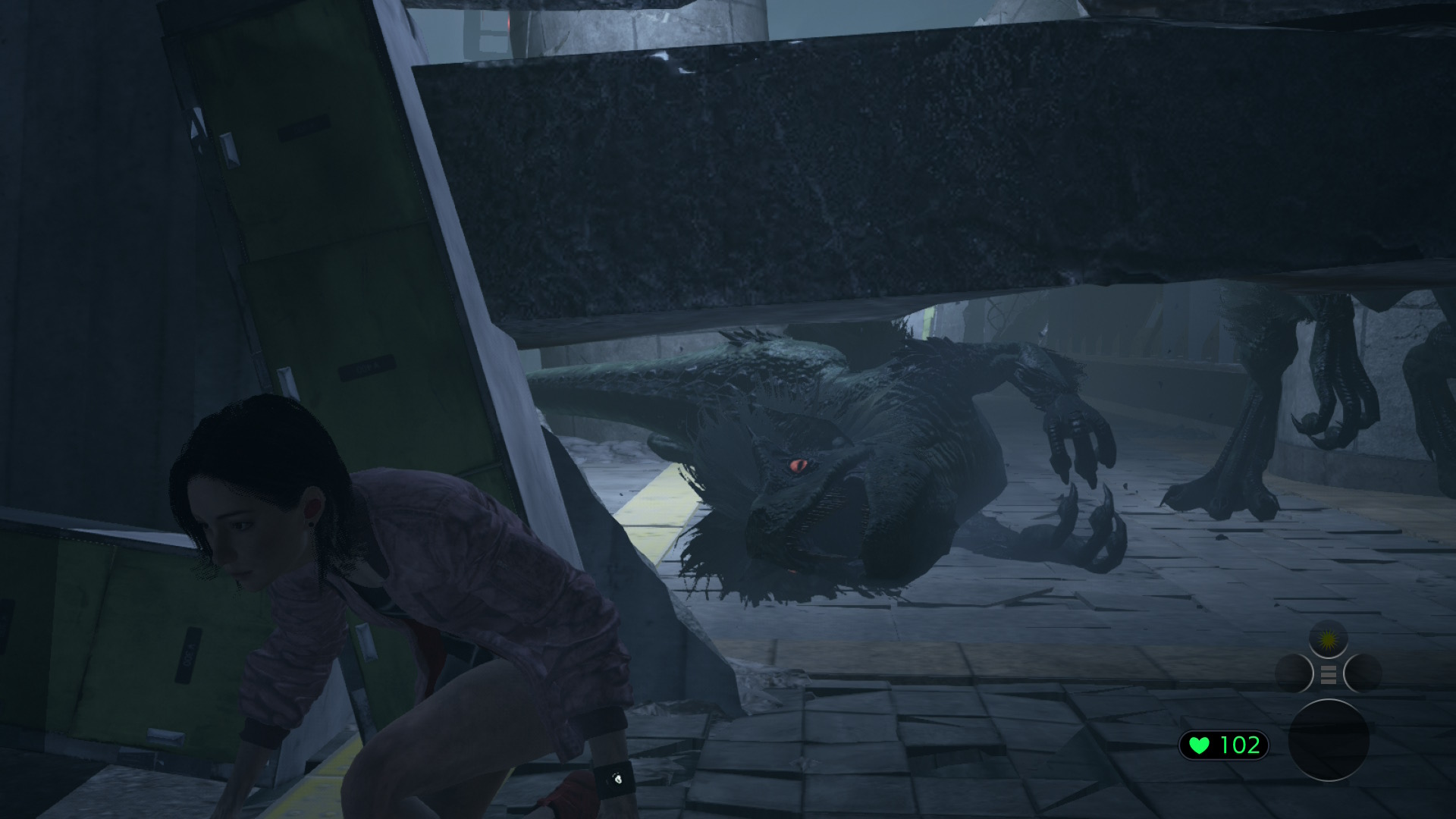Open the three-bar inventory menu icon
Viewport: 1456px width, 819px height.
click(1328, 674)
